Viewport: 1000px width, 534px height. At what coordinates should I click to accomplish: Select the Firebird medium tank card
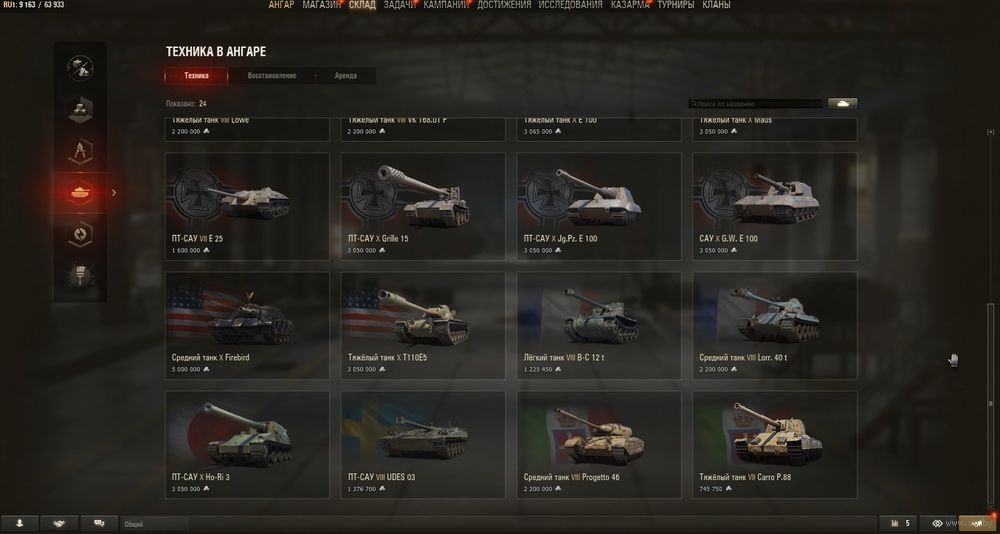247,325
